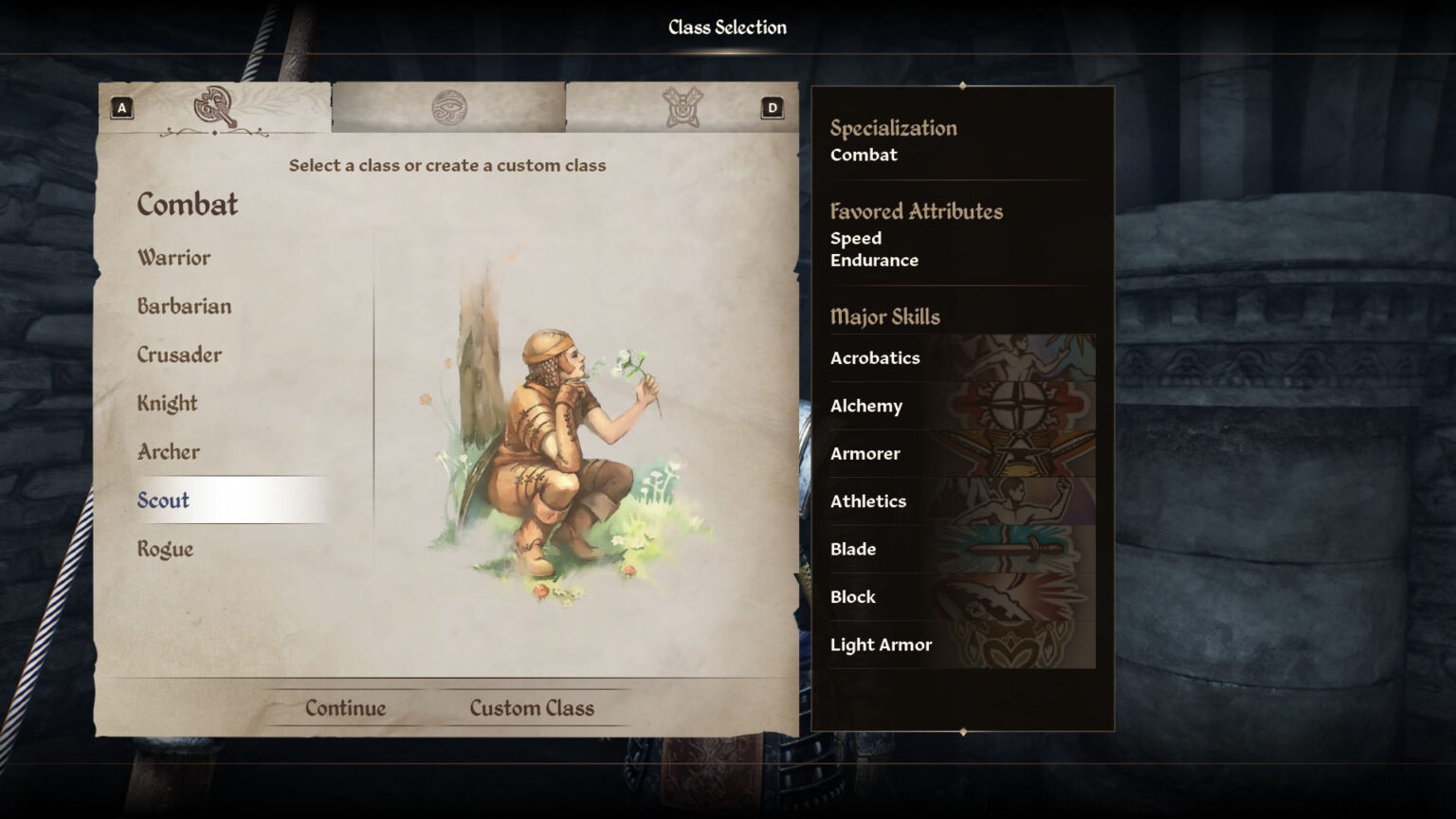
Task: Select the Combat axe tab icon
Action: (x=213, y=104)
